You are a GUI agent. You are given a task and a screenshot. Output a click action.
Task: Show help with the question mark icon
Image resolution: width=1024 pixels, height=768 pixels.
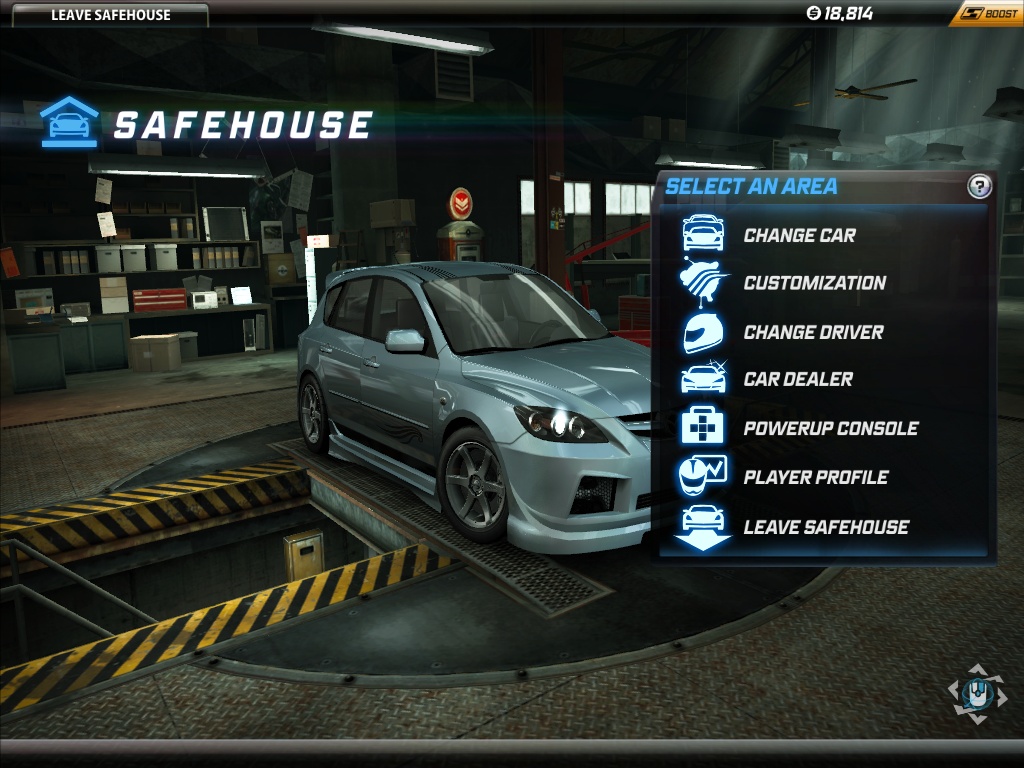tap(979, 186)
